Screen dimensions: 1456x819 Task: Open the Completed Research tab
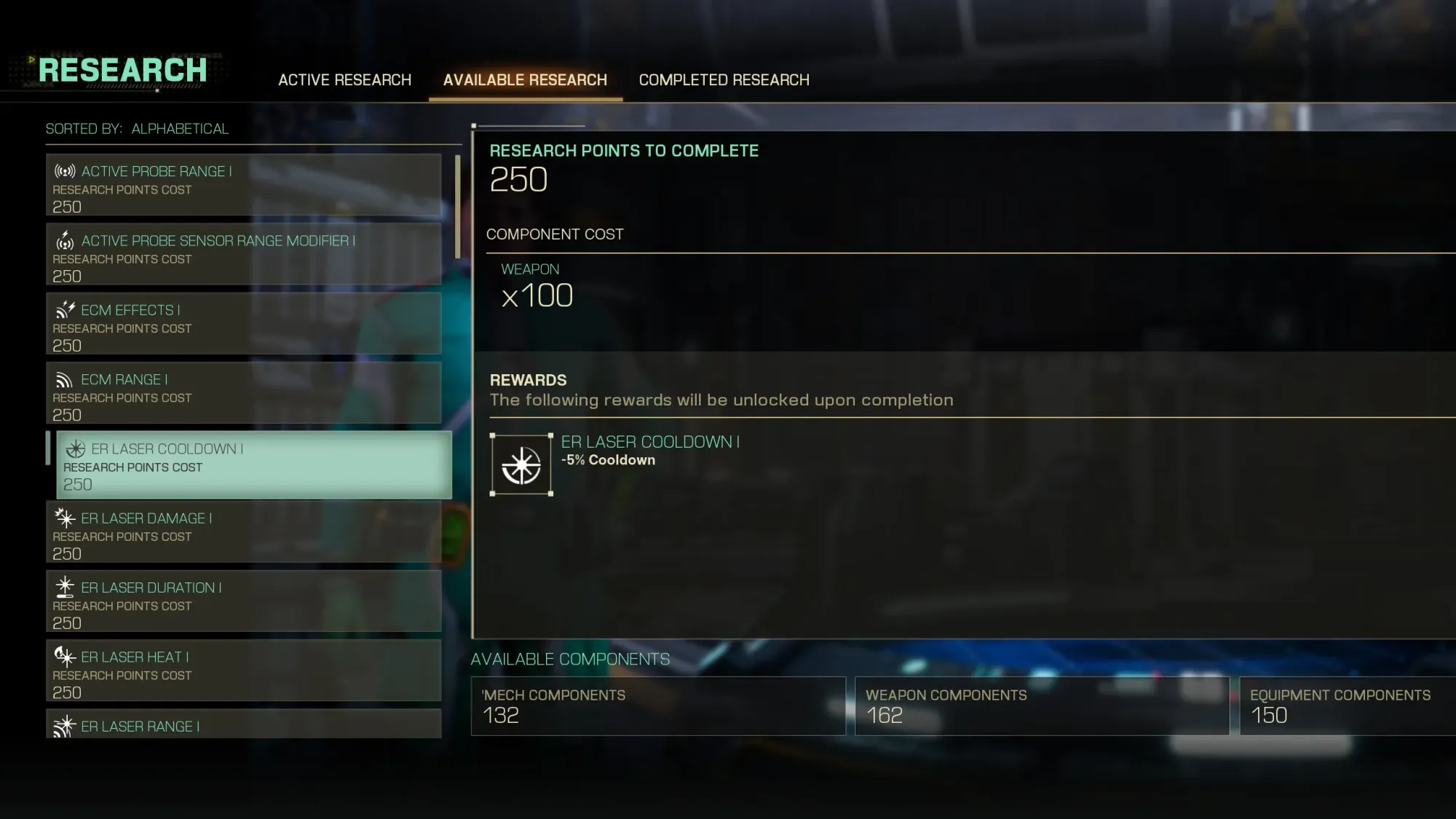(724, 79)
